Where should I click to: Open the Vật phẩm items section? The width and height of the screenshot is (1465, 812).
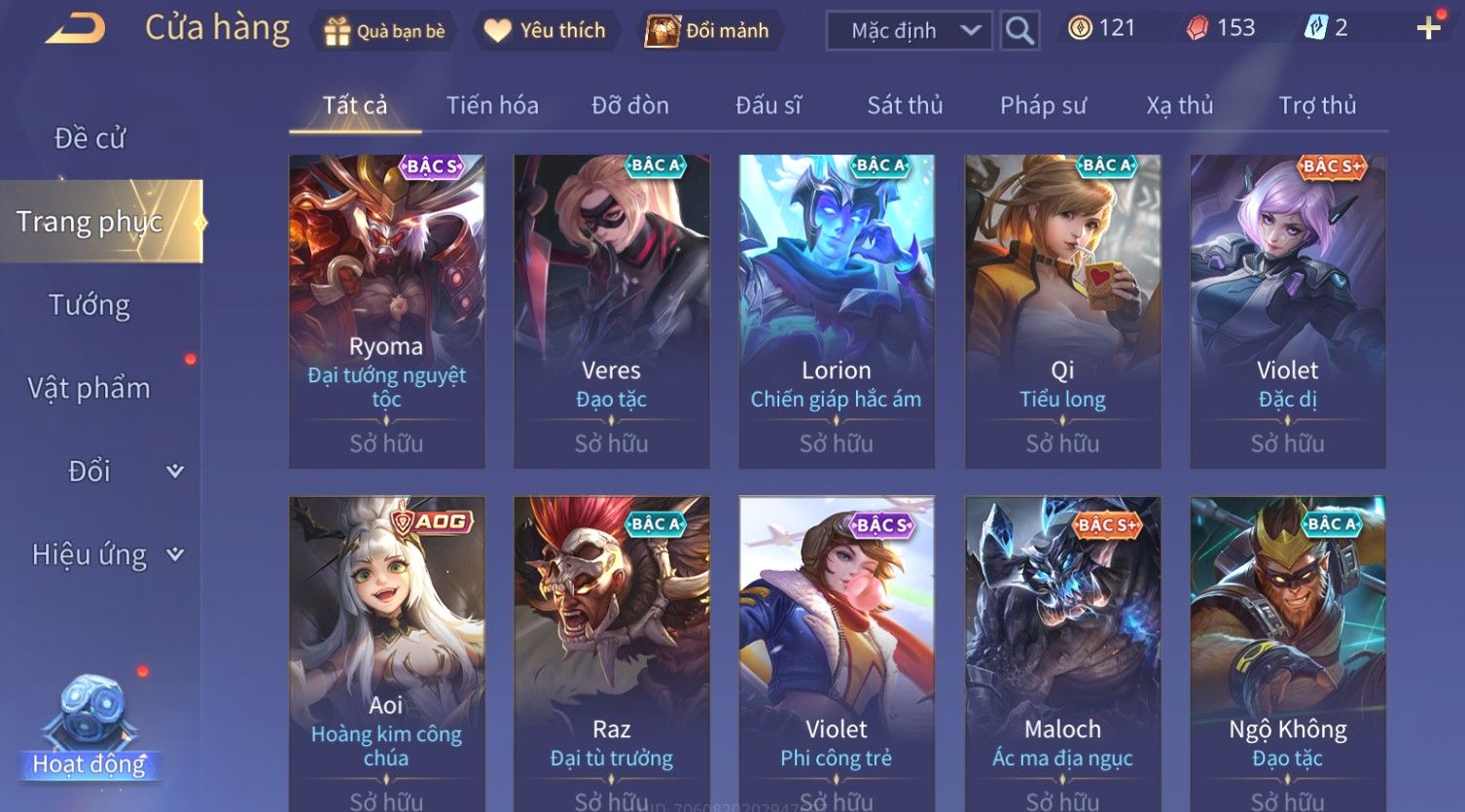[x=89, y=388]
